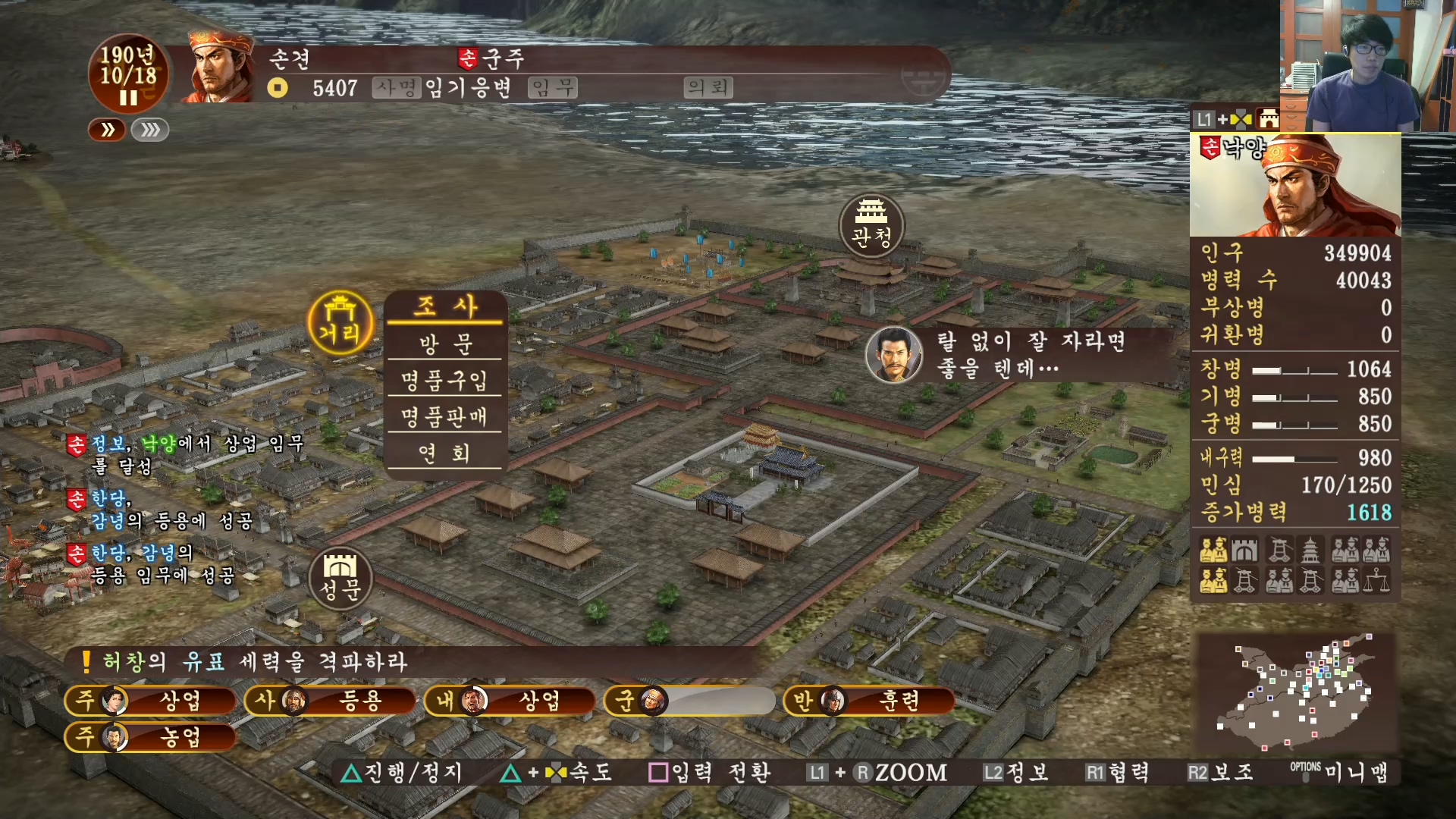Open the 관청 government office icon
The image size is (1456, 819).
[871, 226]
